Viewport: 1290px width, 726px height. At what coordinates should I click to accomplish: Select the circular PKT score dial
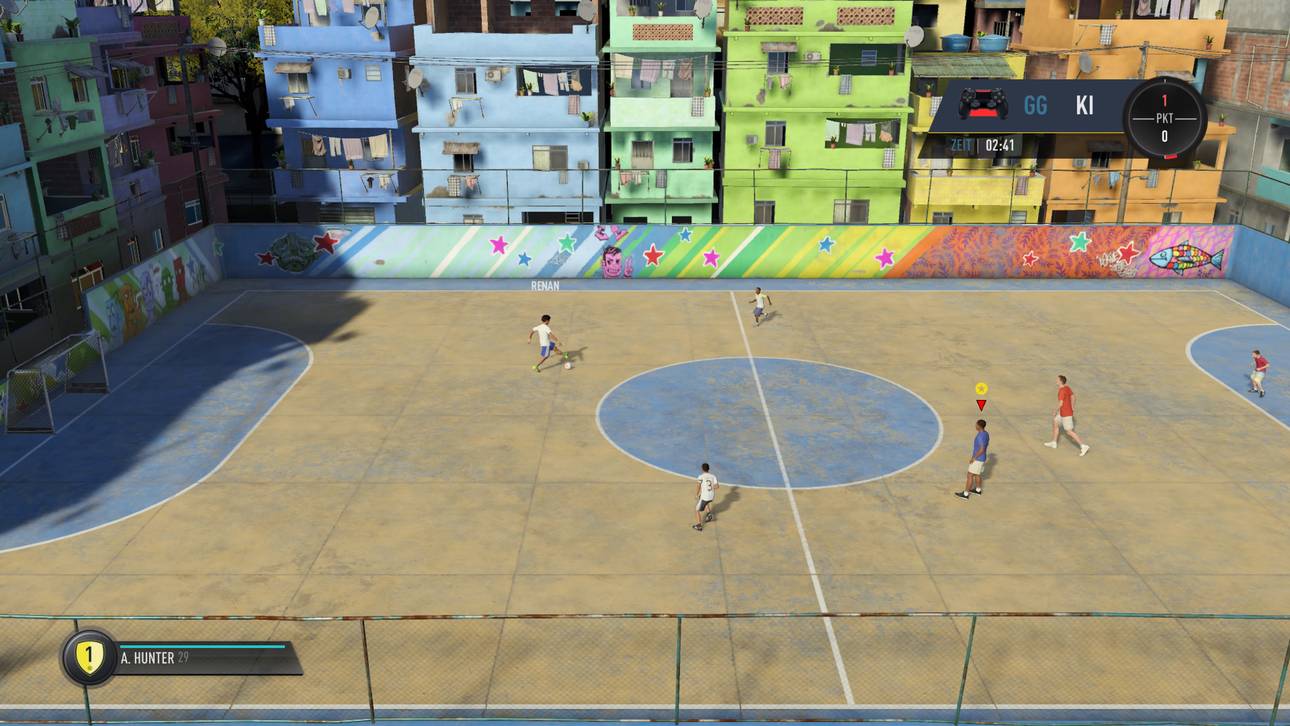[1165, 118]
